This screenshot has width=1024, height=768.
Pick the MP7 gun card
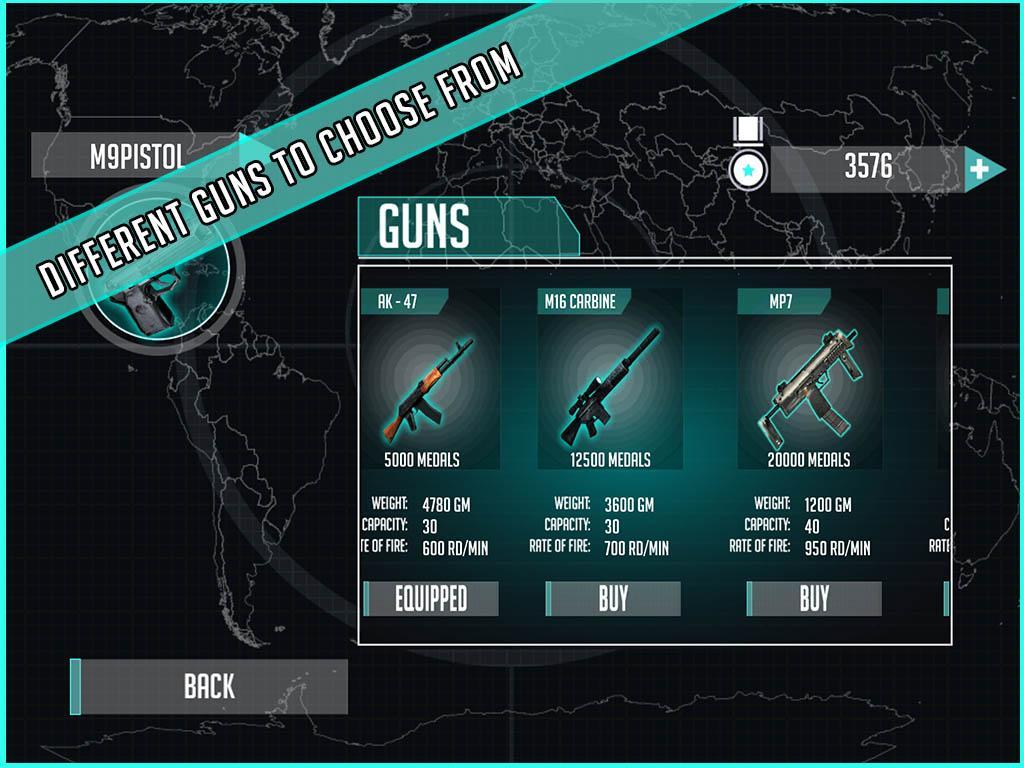pos(809,380)
